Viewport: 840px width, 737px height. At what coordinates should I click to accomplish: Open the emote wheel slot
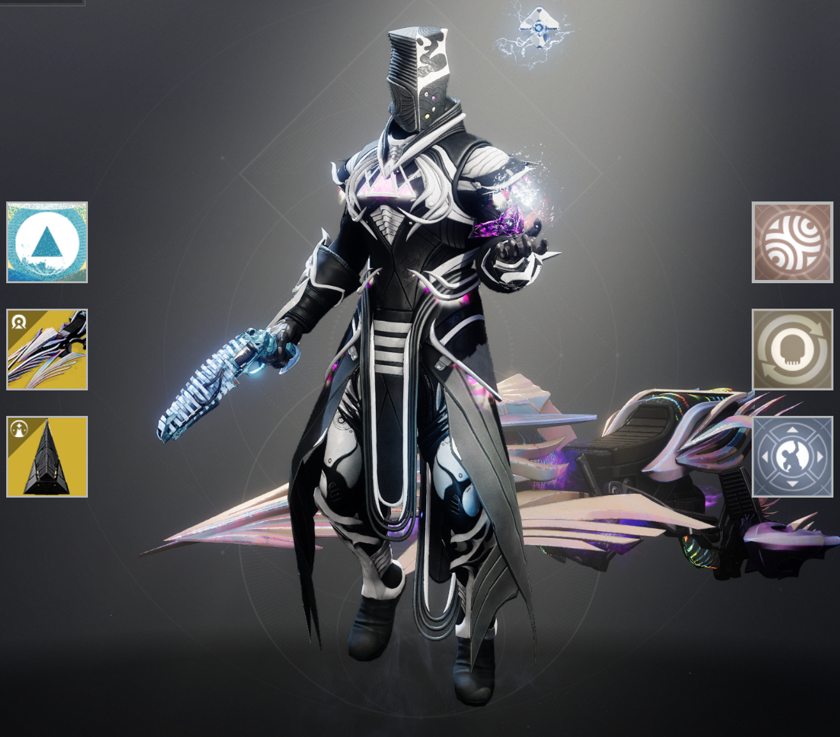point(792,456)
